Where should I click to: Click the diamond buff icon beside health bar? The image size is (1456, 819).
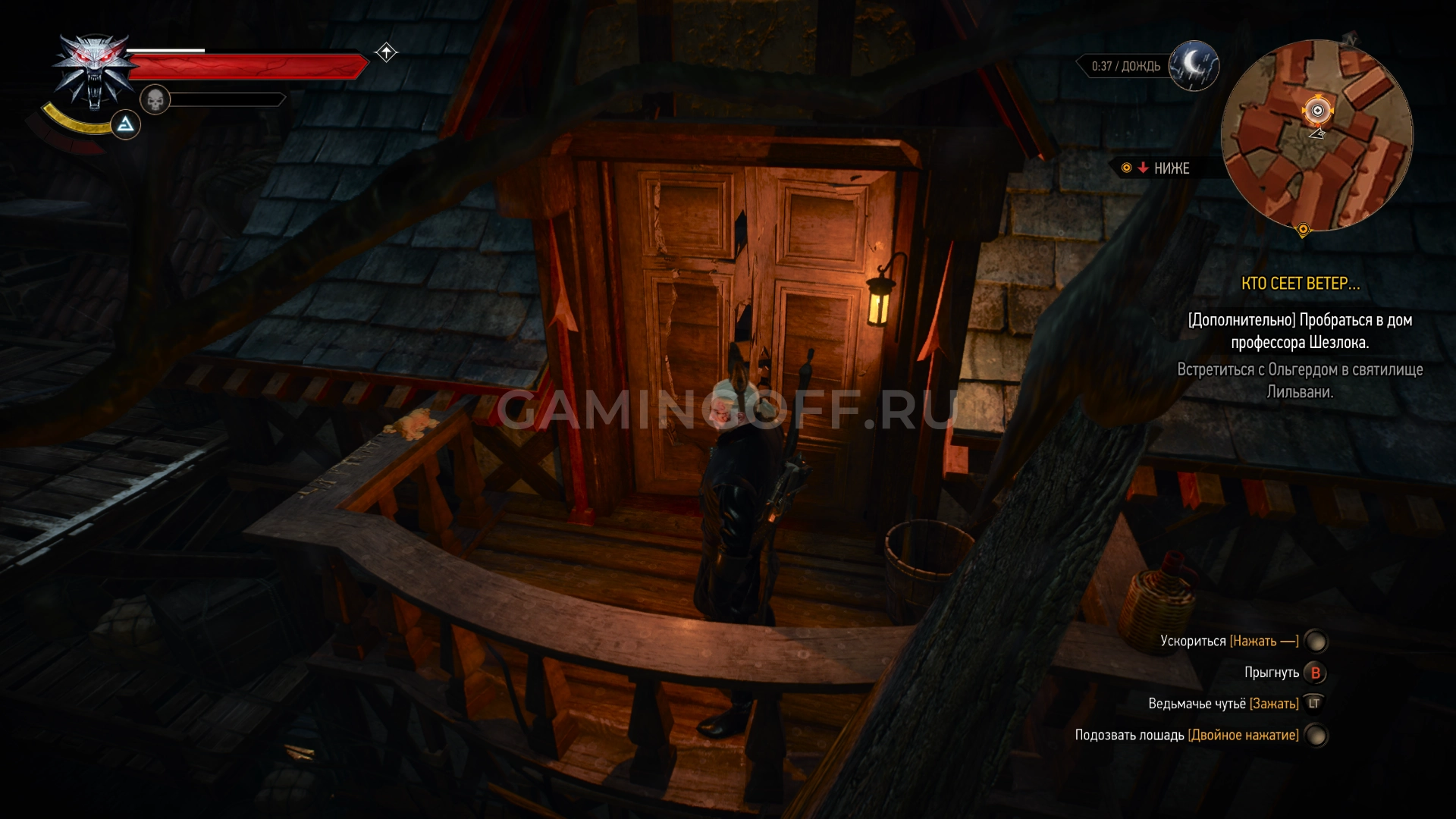pyautogui.click(x=386, y=52)
